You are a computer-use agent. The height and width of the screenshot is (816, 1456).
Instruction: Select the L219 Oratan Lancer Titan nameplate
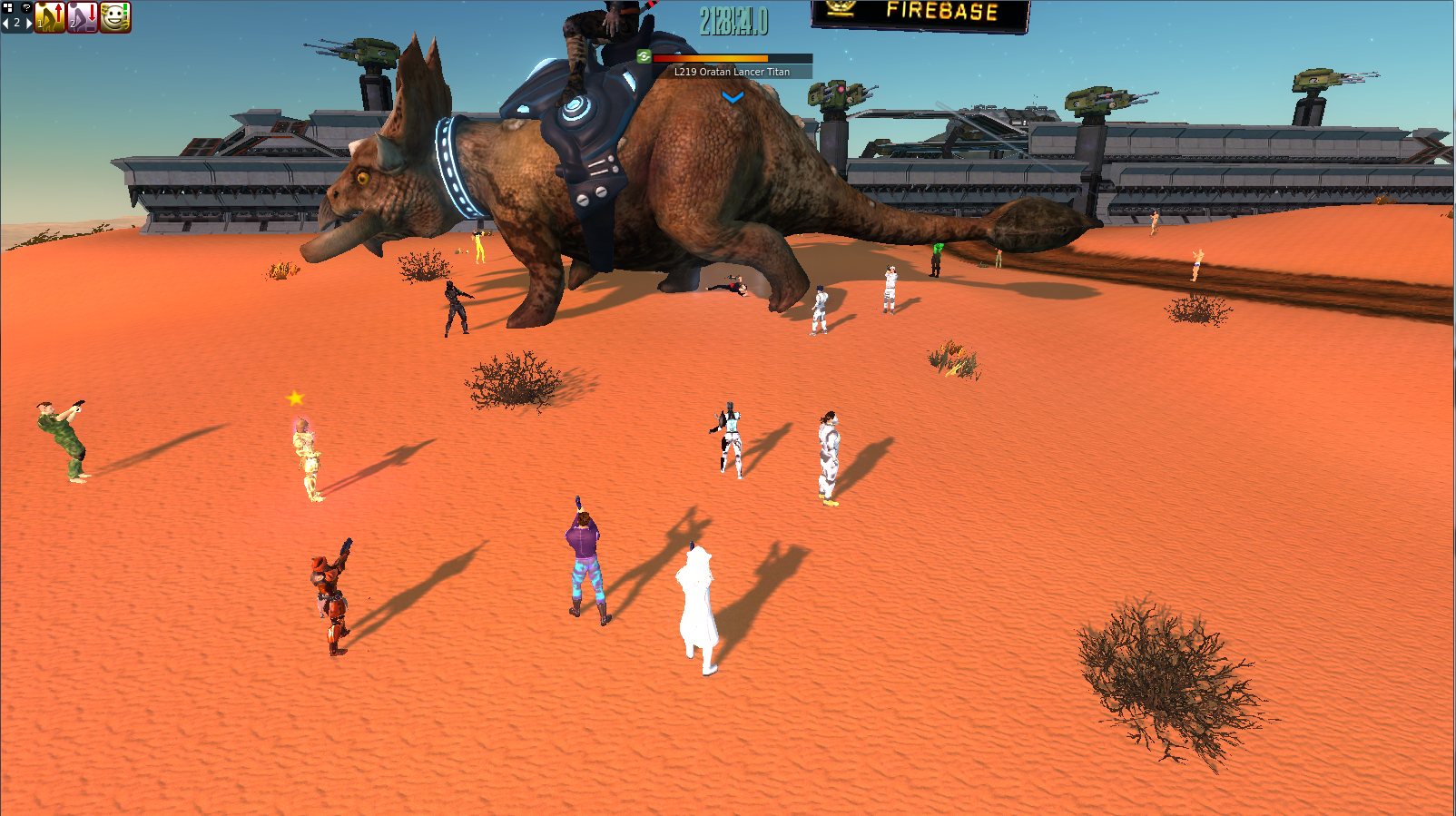[x=732, y=72]
